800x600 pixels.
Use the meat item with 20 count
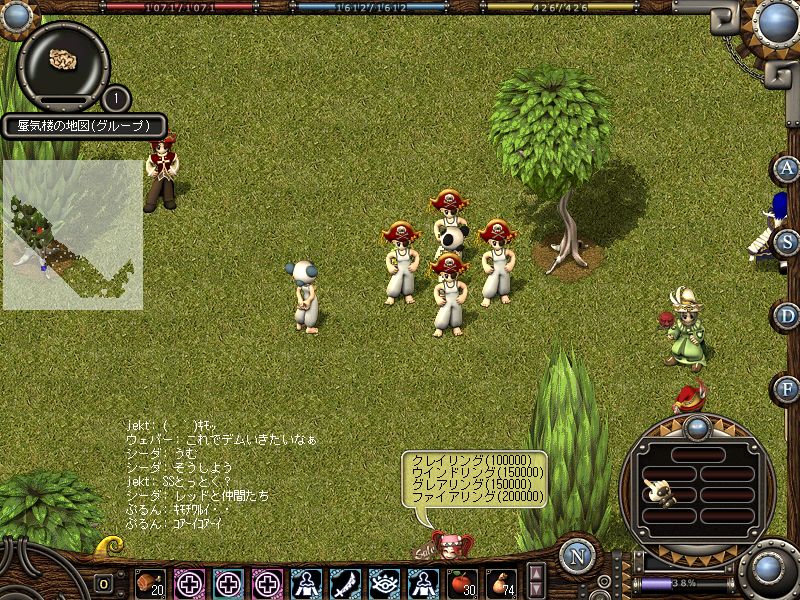(150, 582)
